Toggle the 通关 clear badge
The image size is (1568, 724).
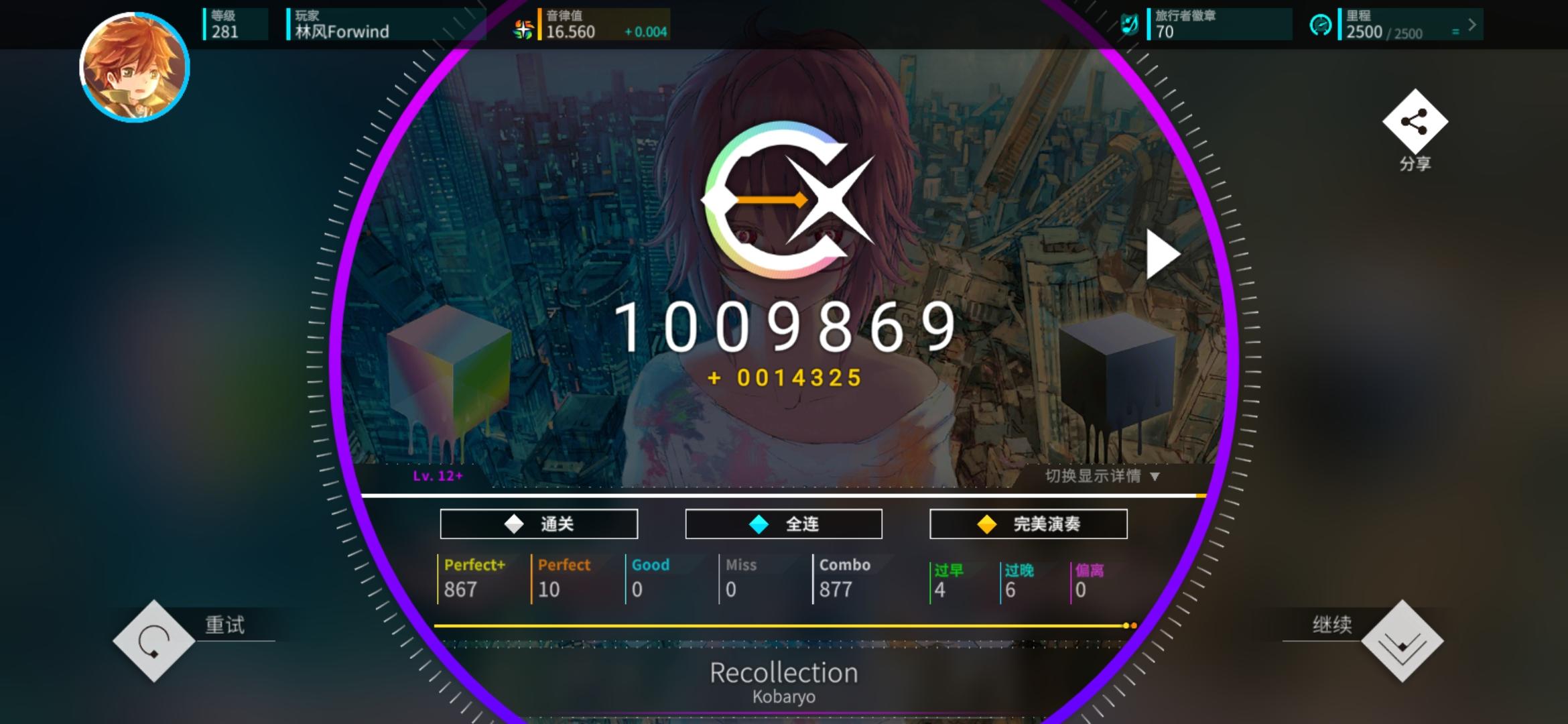point(538,524)
